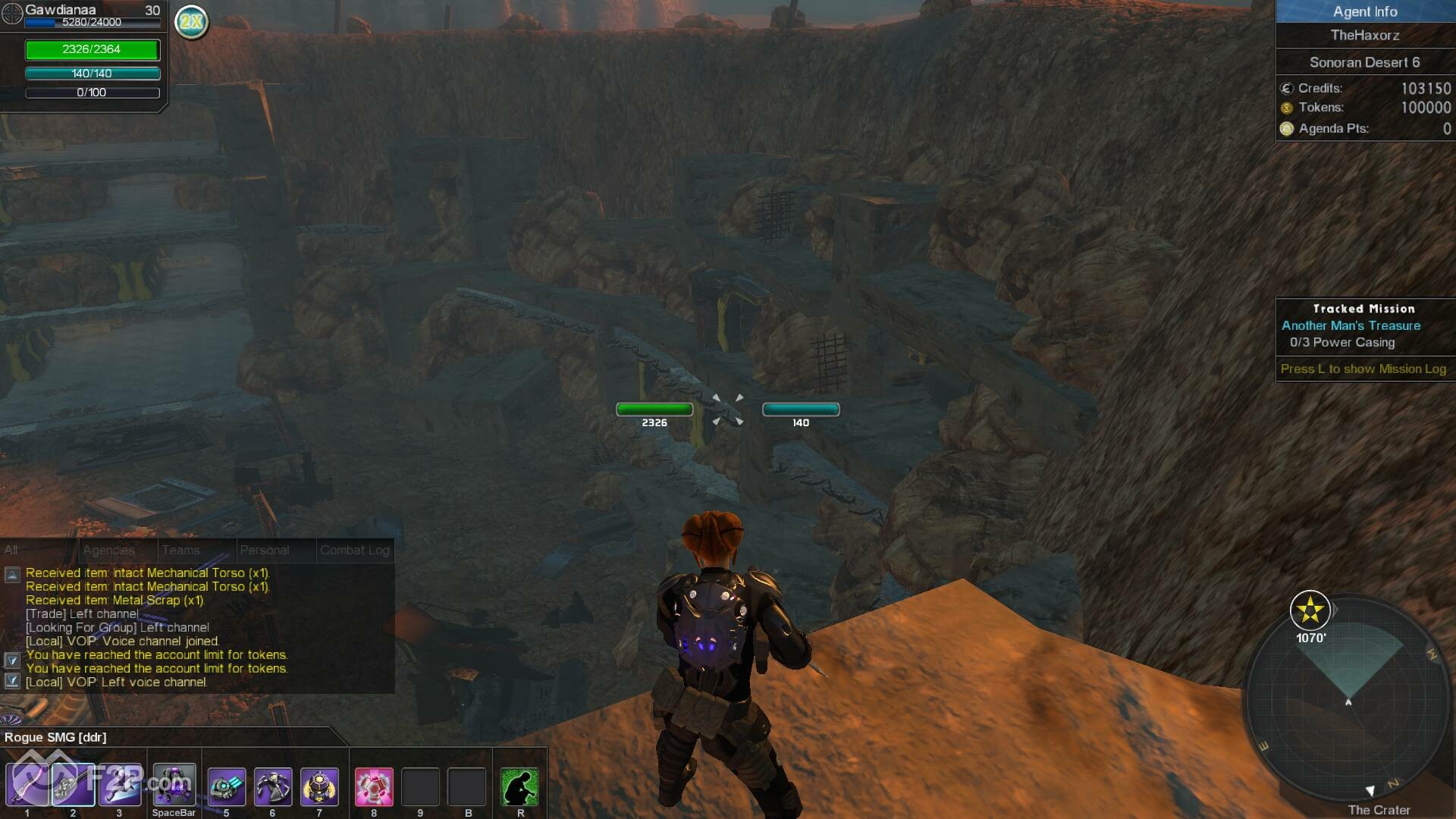Screen dimensions: 1456x819
Task: Select the rifle weapon in slot 1
Action: pyautogui.click(x=27, y=785)
